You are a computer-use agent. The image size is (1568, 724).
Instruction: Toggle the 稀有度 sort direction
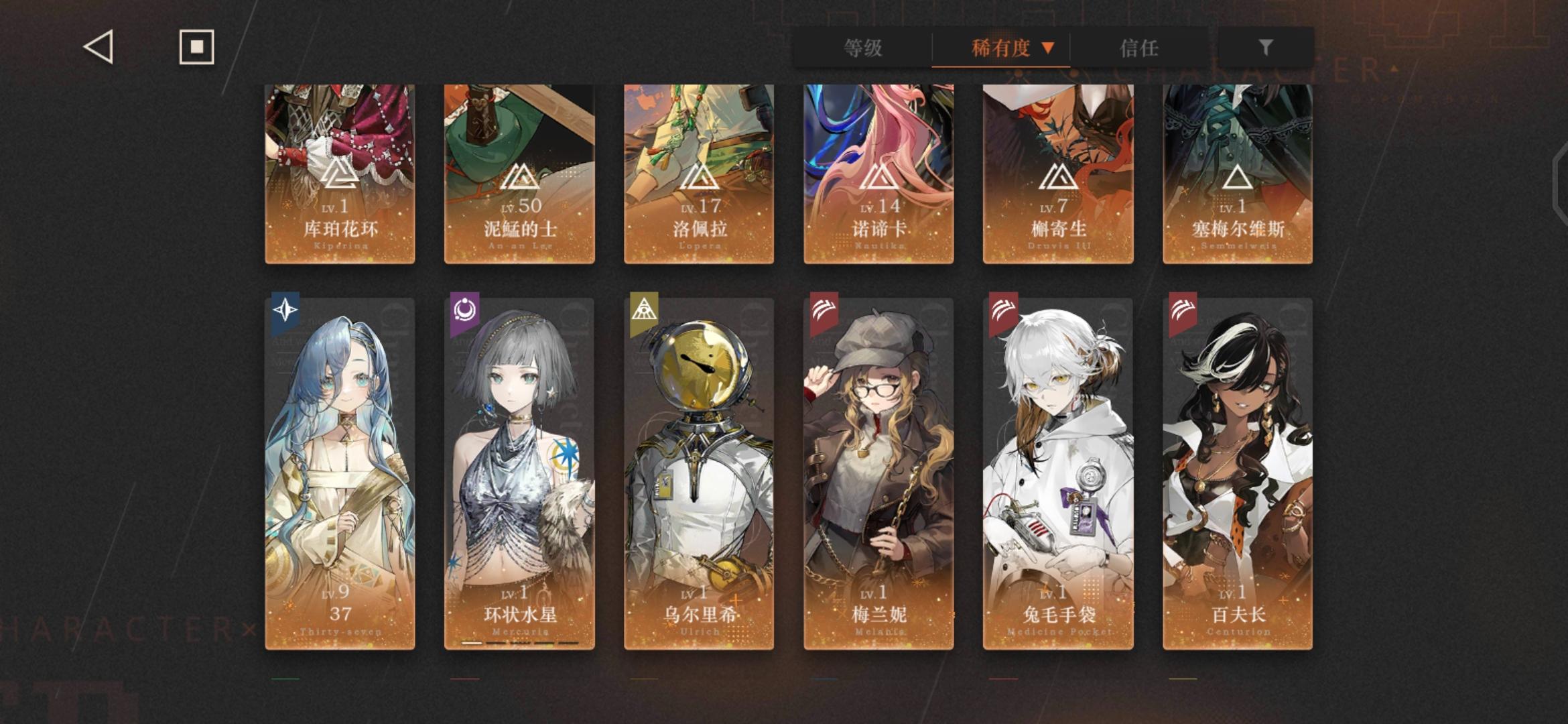pyautogui.click(x=998, y=47)
